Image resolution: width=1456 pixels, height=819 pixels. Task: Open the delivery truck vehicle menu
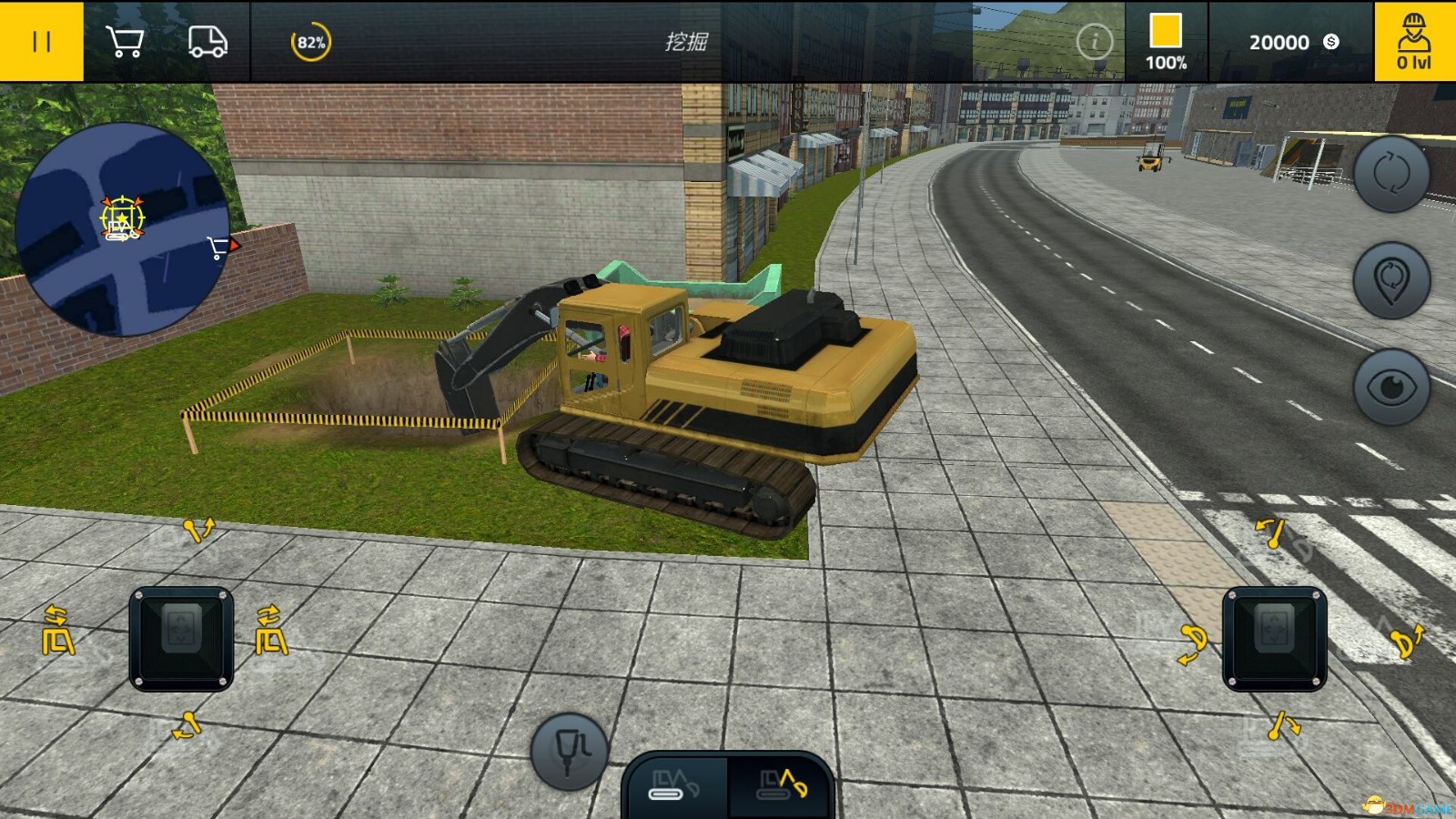tap(207, 42)
